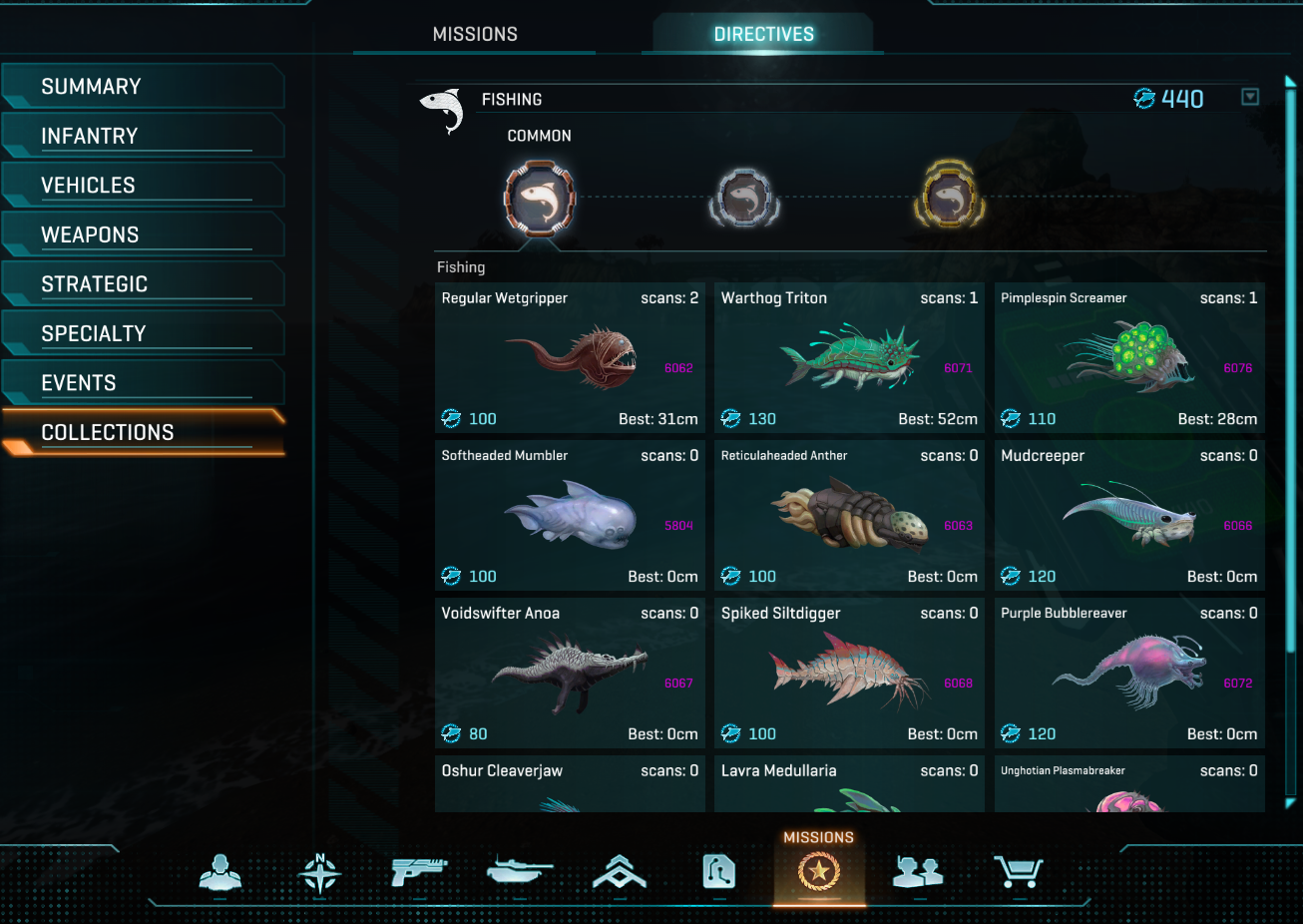The width and height of the screenshot is (1303, 924).
Task: View the Purple Bubblereaver entry
Action: (x=1129, y=674)
